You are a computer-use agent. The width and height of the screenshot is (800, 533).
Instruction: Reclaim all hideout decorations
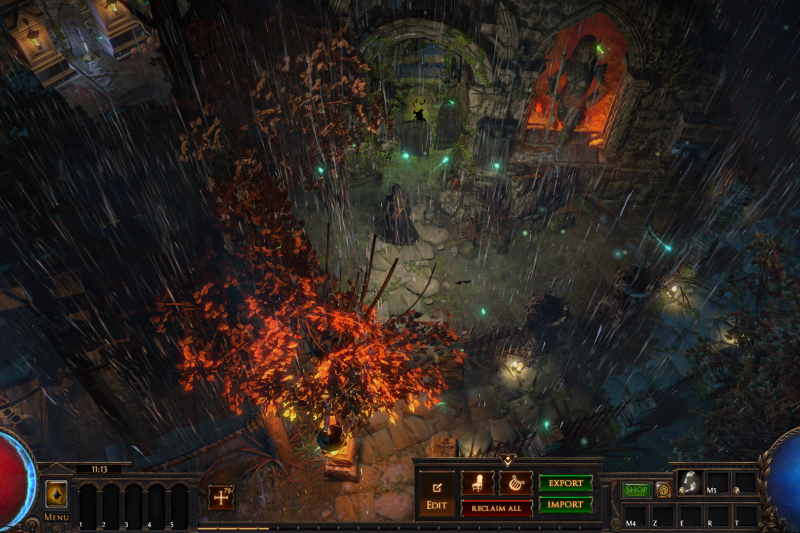point(496,508)
